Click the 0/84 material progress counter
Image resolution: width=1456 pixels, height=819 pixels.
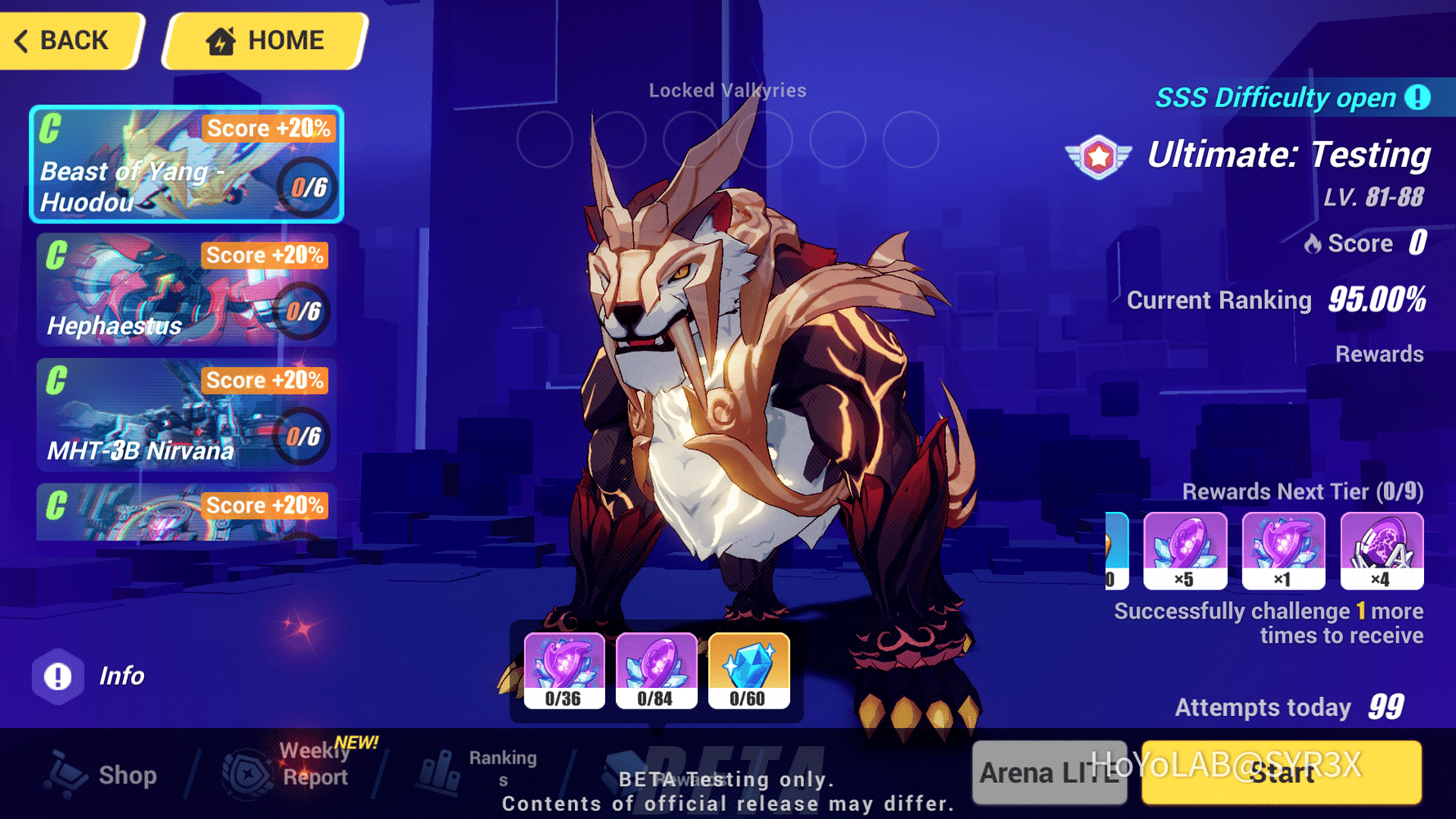pyautogui.click(x=655, y=699)
